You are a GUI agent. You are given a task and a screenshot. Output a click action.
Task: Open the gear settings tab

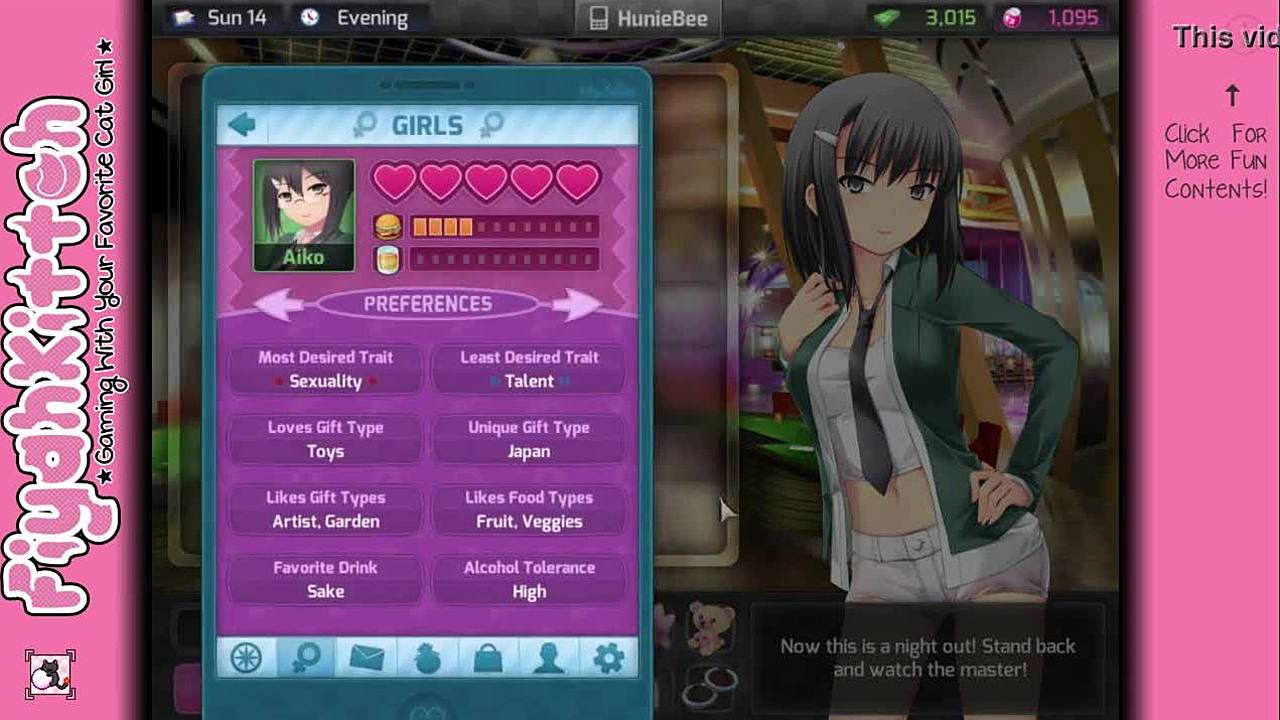tap(608, 658)
